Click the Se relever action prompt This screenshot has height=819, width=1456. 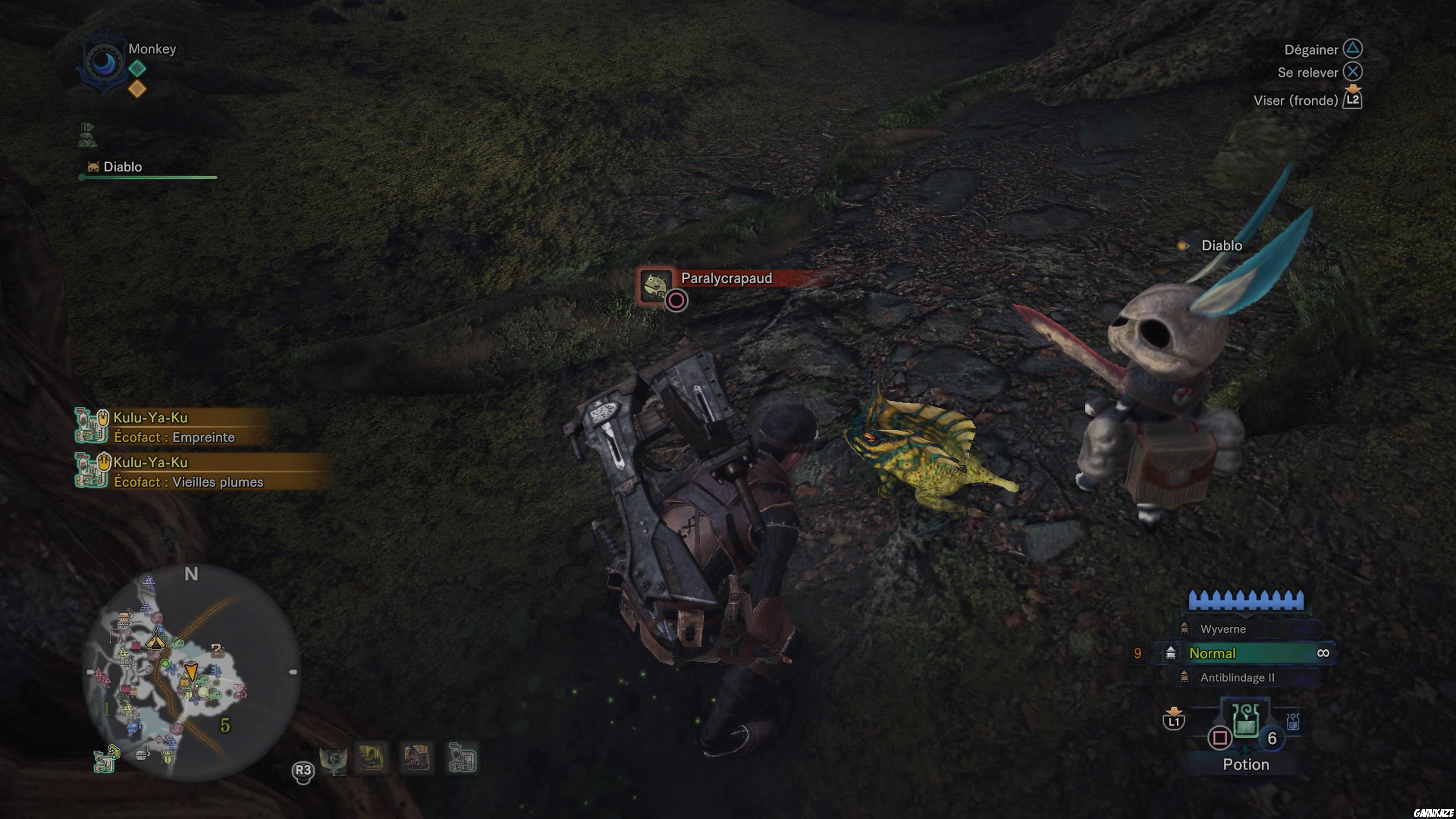tap(1311, 72)
